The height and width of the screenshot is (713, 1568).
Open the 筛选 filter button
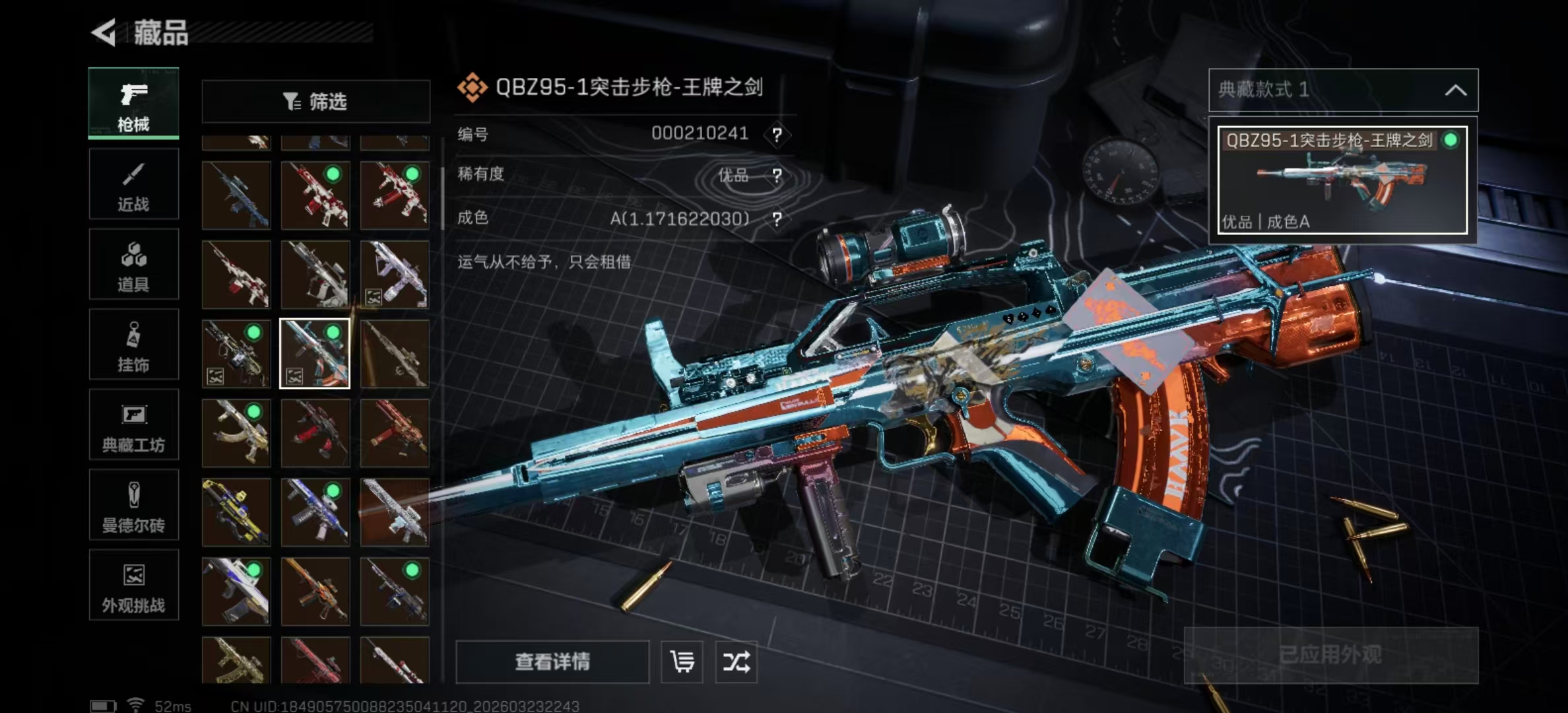coord(315,102)
